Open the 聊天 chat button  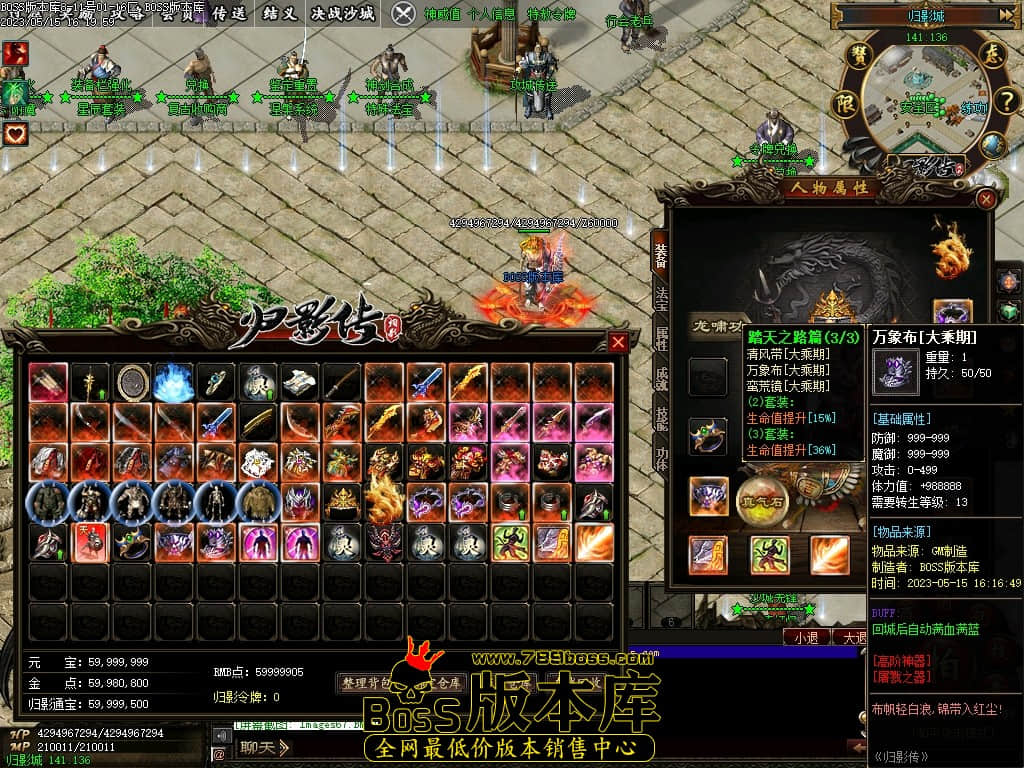pos(264,747)
